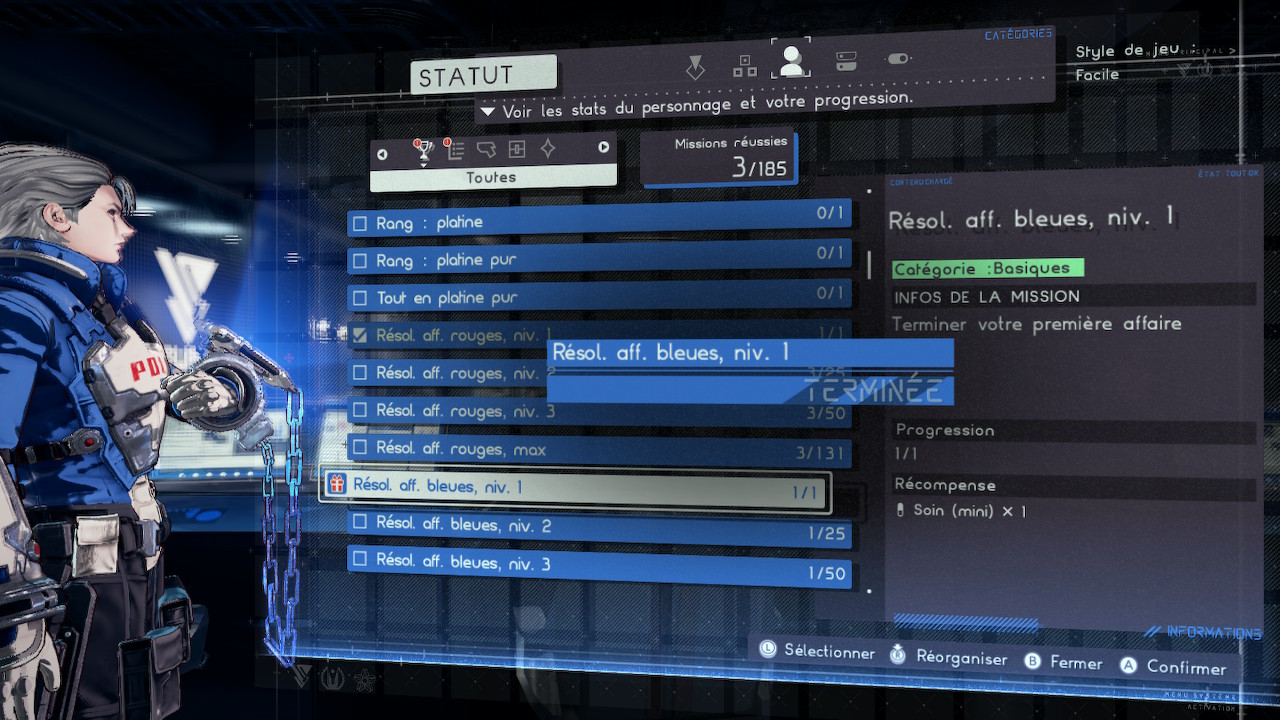
Task: Choose the 'Rang : platine pur' mission
Action: click(x=598, y=260)
